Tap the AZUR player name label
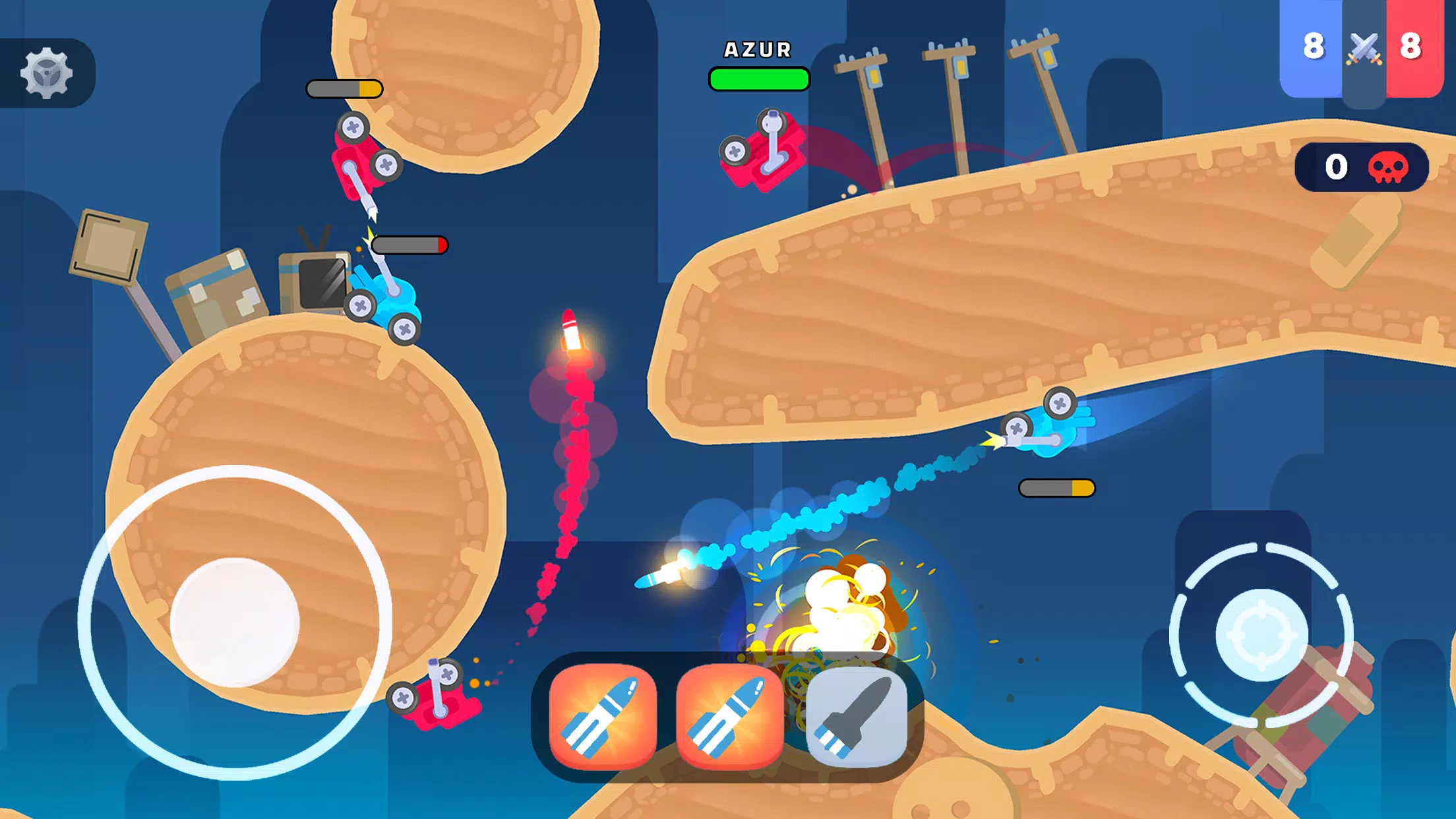This screenshot has height=819, width=1456. click(757, 48)
